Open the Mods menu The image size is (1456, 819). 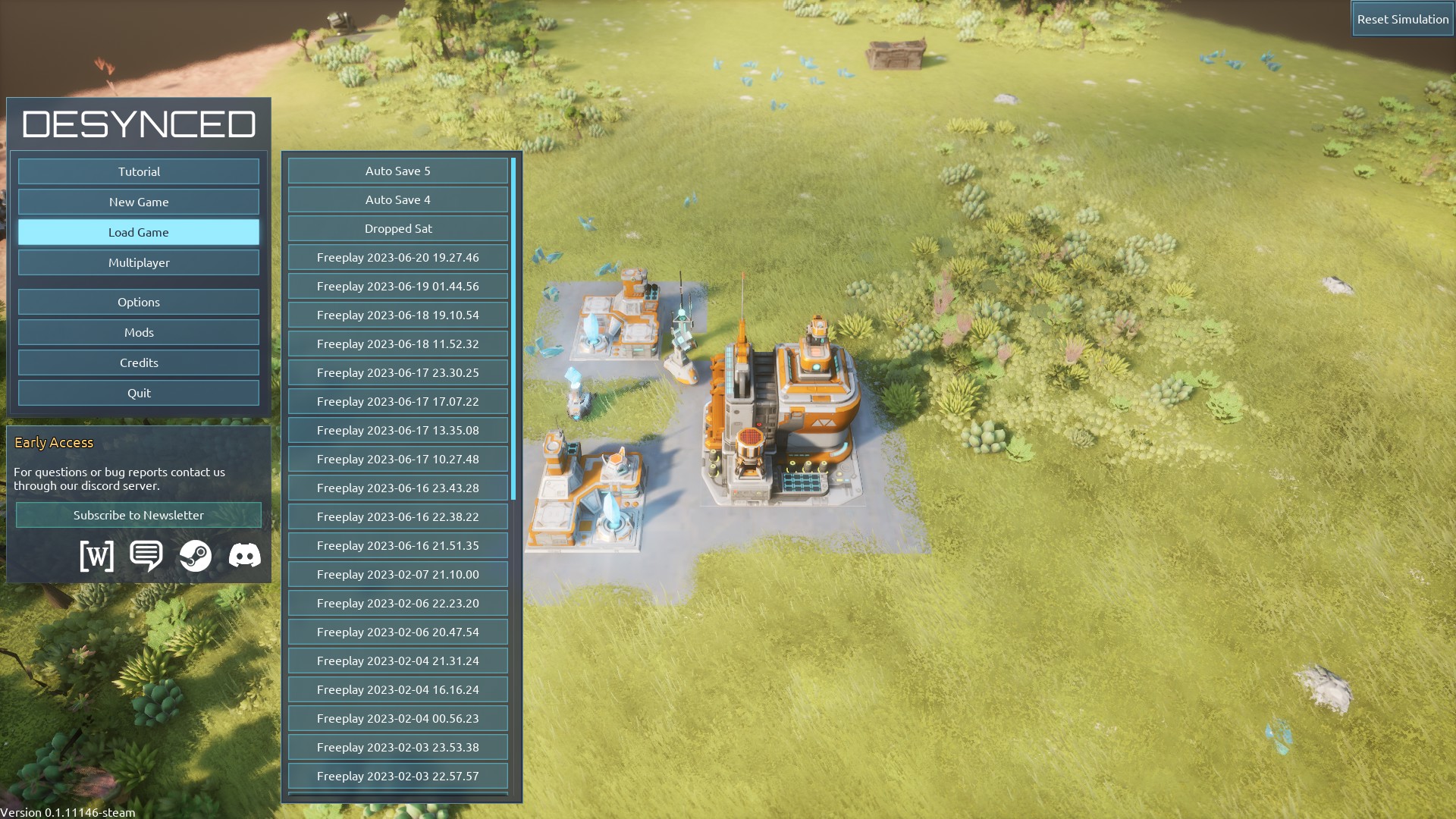point(139,332)
